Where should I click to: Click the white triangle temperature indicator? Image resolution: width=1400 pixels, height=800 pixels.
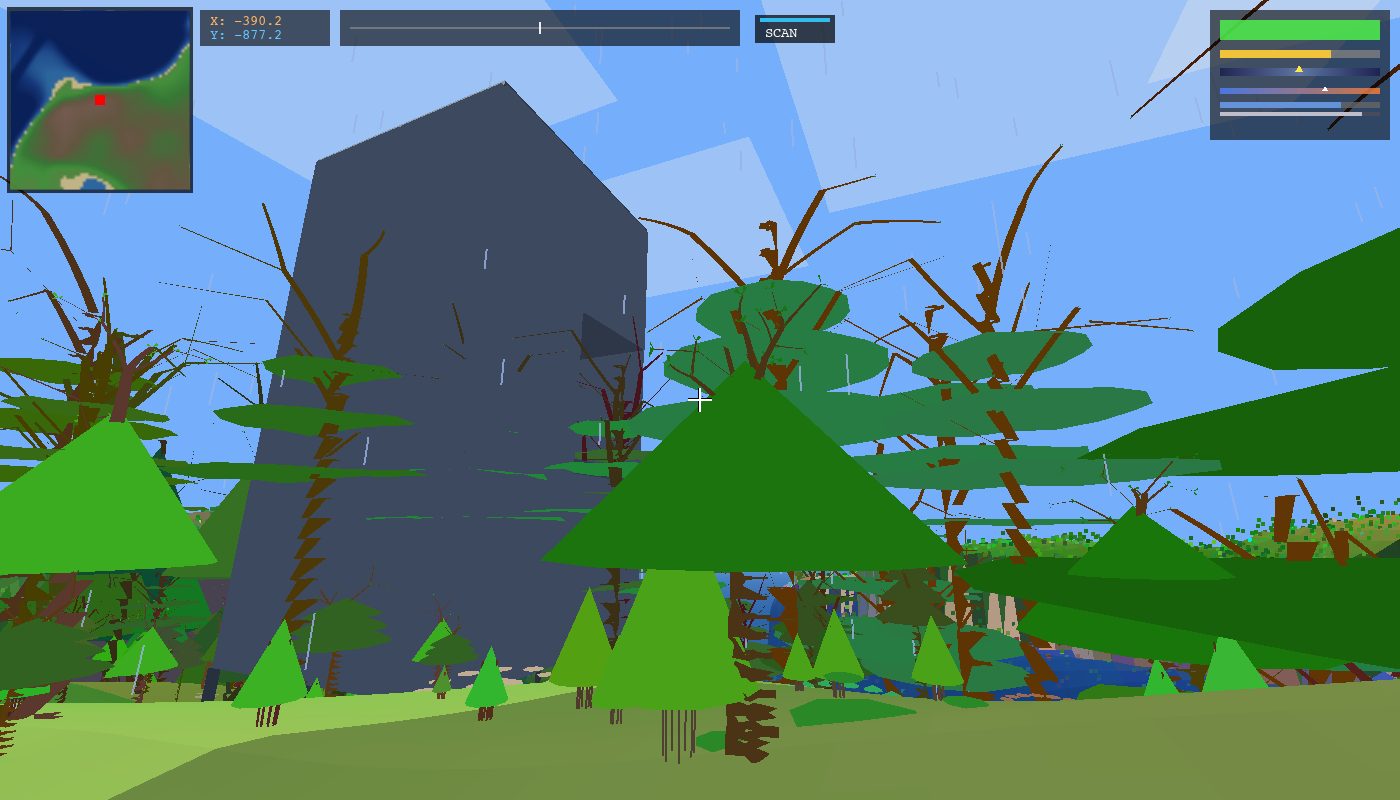click(1325, 89)
